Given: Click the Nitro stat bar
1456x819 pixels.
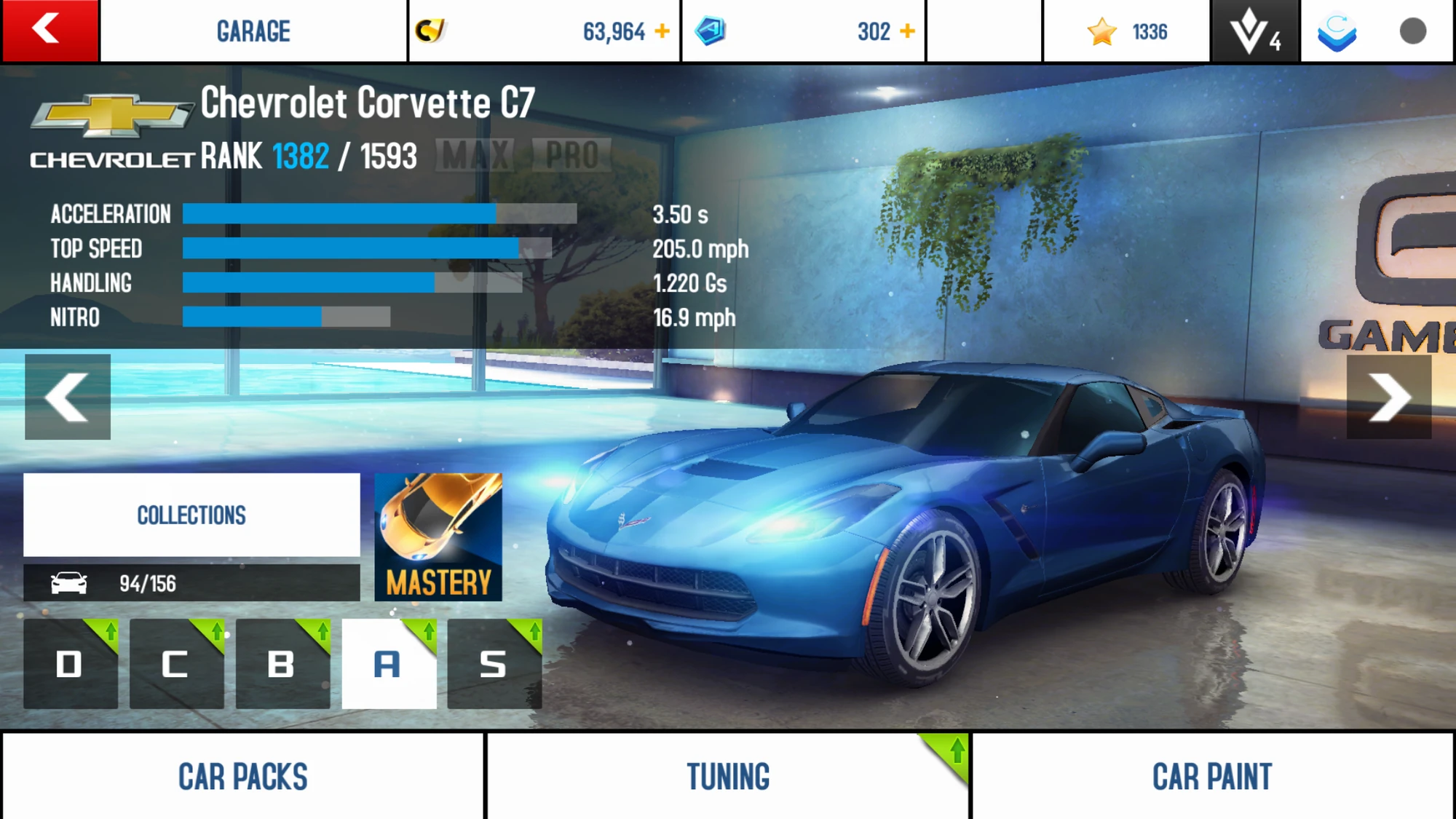Looking at the screenshot, I should 288,318.
